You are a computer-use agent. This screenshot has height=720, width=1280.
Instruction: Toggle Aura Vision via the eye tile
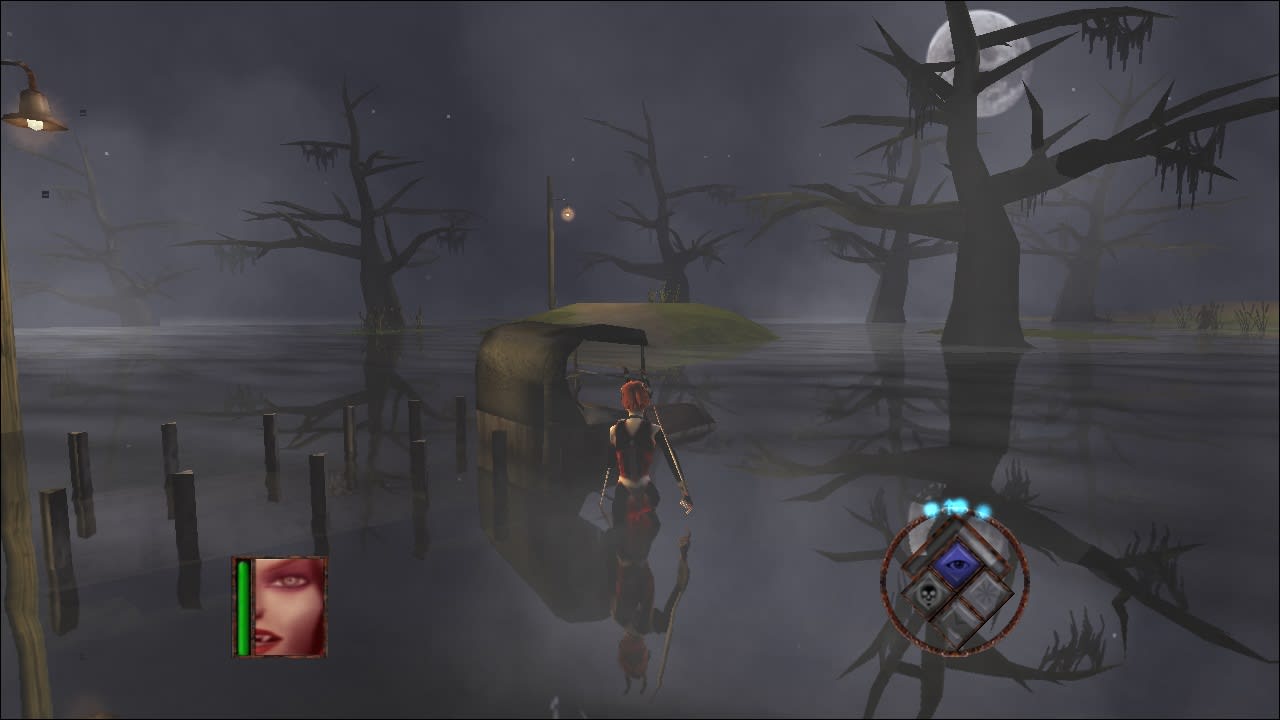957,562
